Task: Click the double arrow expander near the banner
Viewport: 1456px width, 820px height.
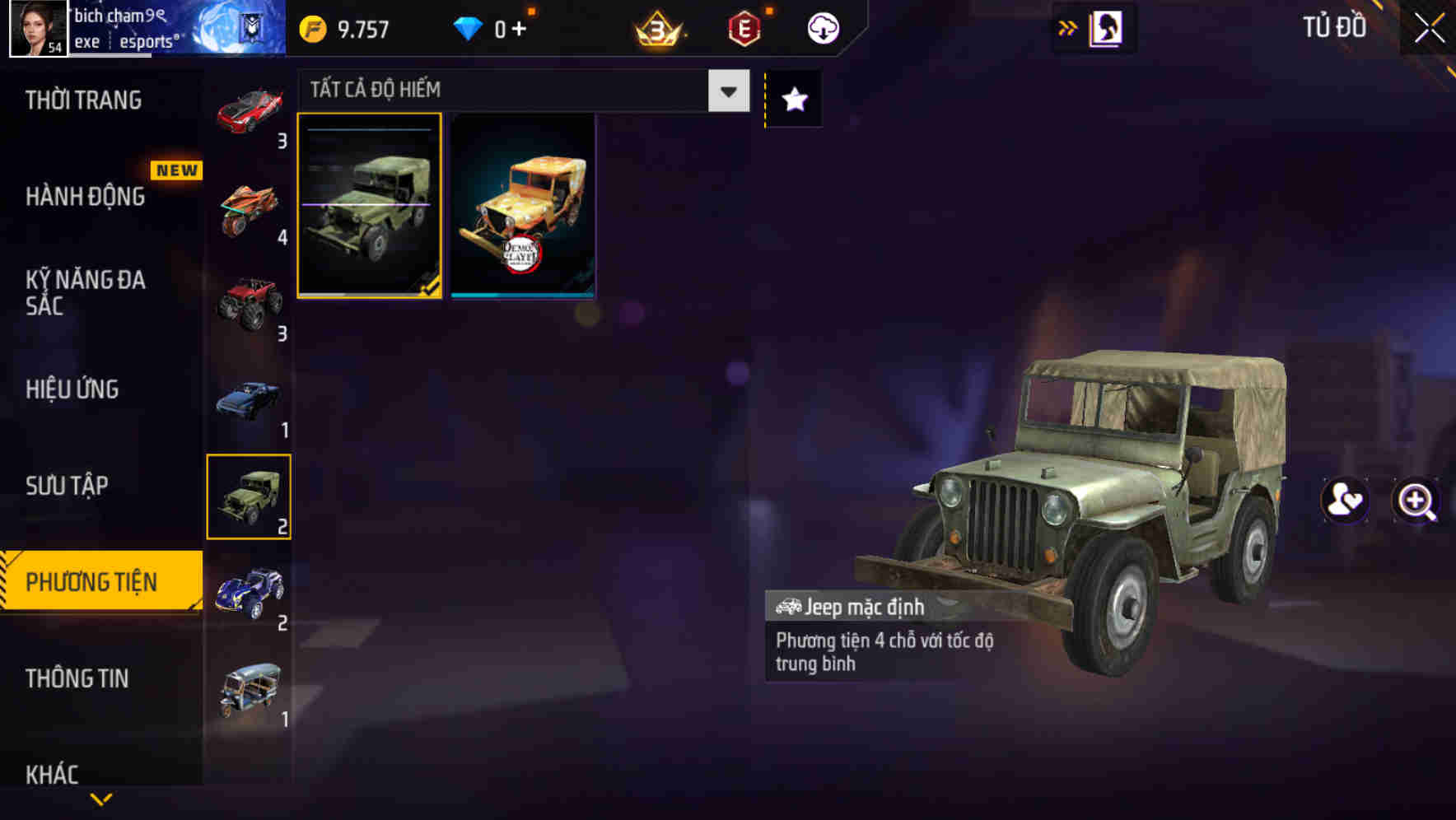Action: click(x=1066, y=26)
